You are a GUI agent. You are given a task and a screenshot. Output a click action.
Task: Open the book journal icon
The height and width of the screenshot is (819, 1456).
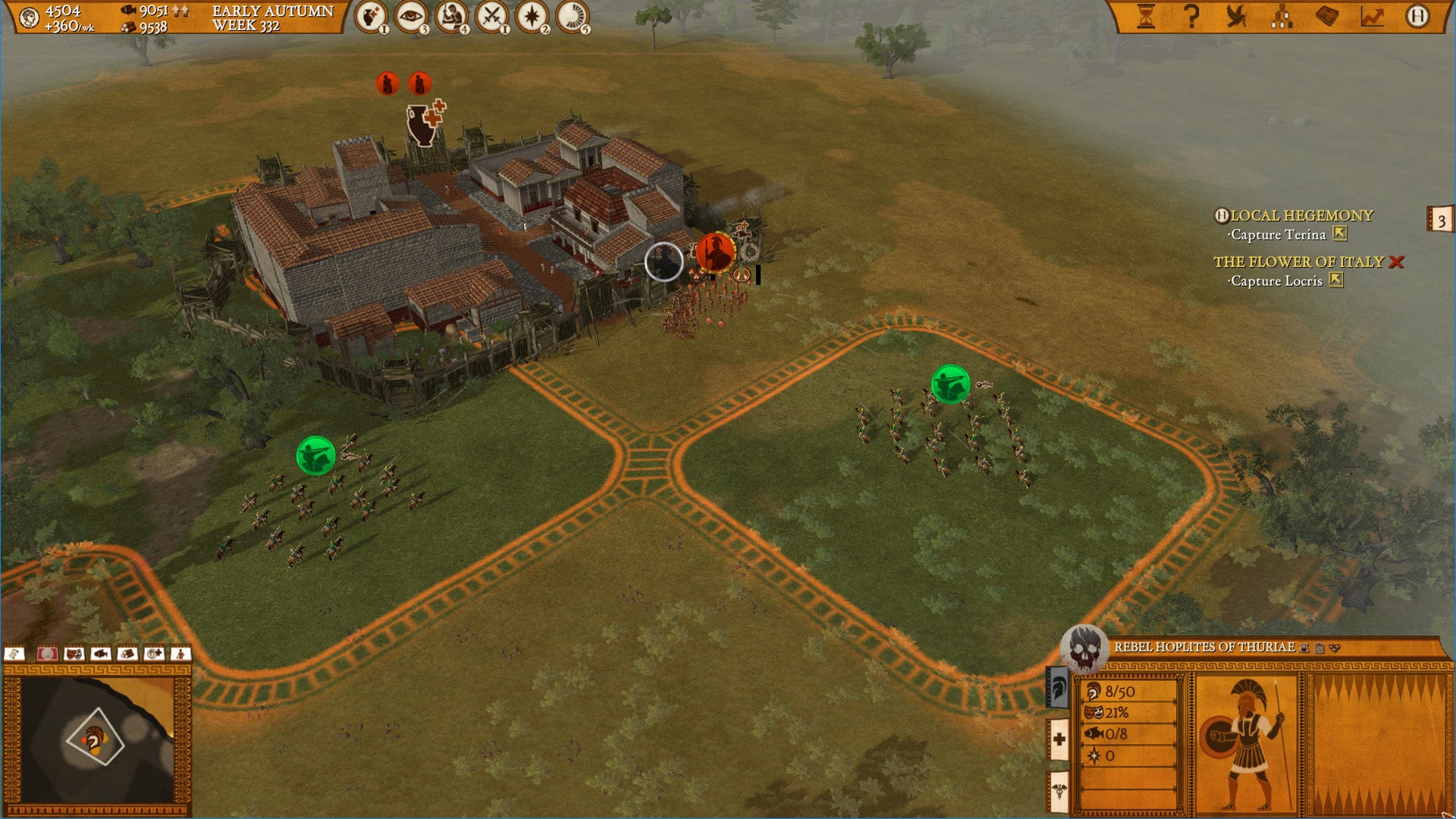(x=1326, y=17)
